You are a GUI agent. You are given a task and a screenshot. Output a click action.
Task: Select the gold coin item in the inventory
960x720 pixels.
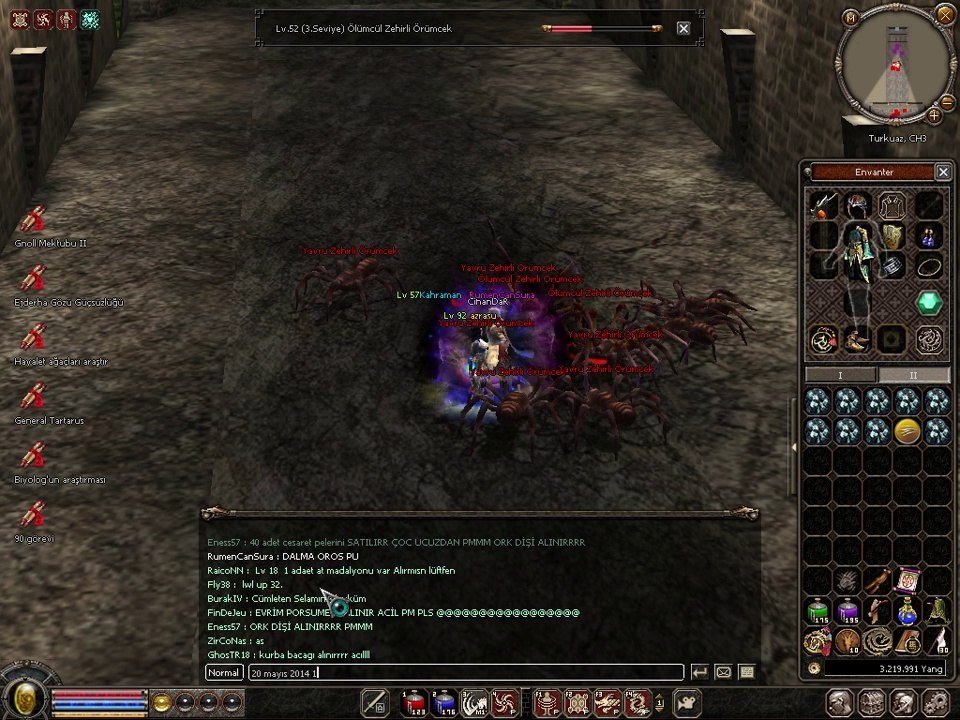coord(907,430)
